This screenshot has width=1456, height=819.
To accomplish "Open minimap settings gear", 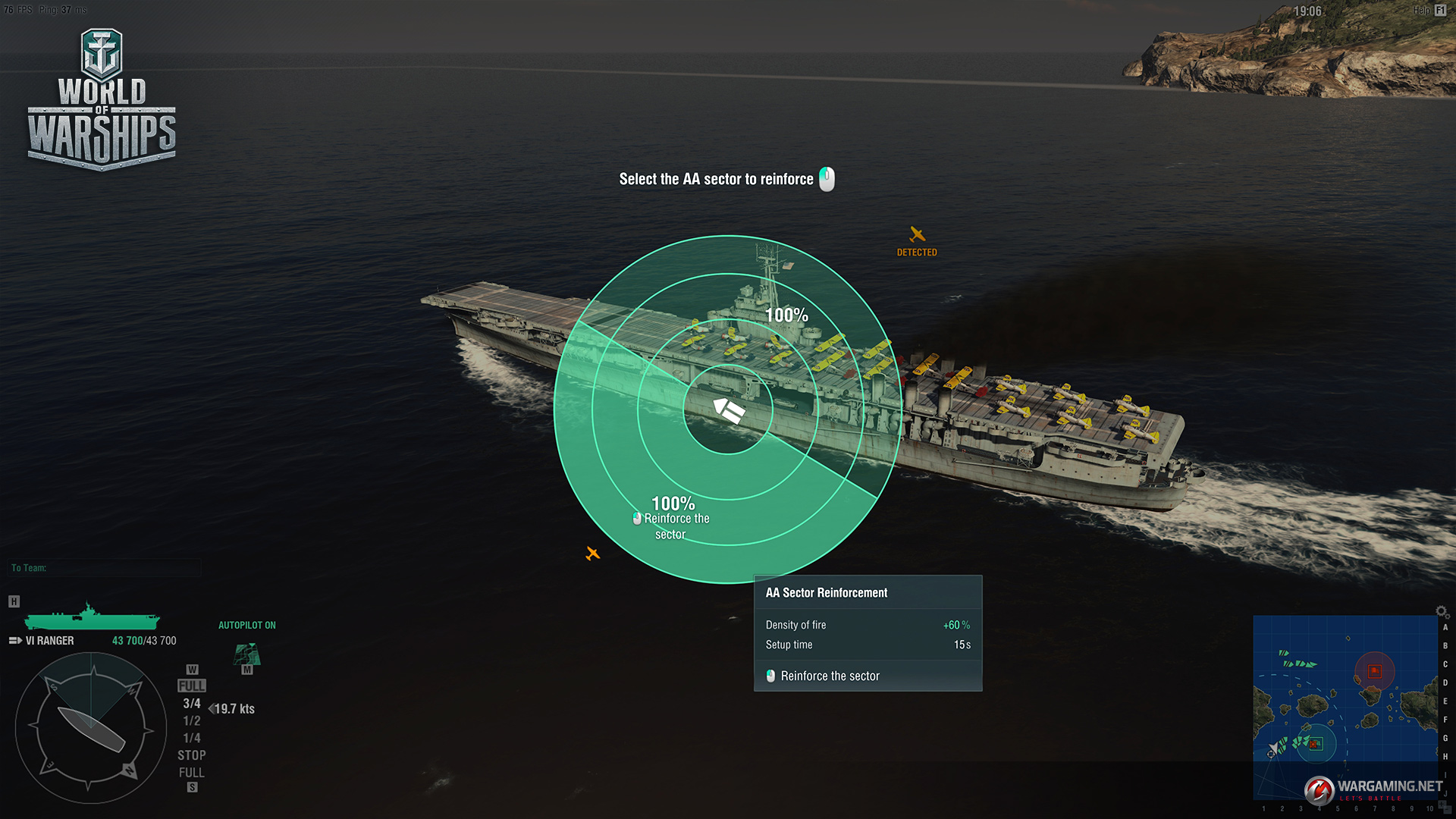I will coord(1442,612).
